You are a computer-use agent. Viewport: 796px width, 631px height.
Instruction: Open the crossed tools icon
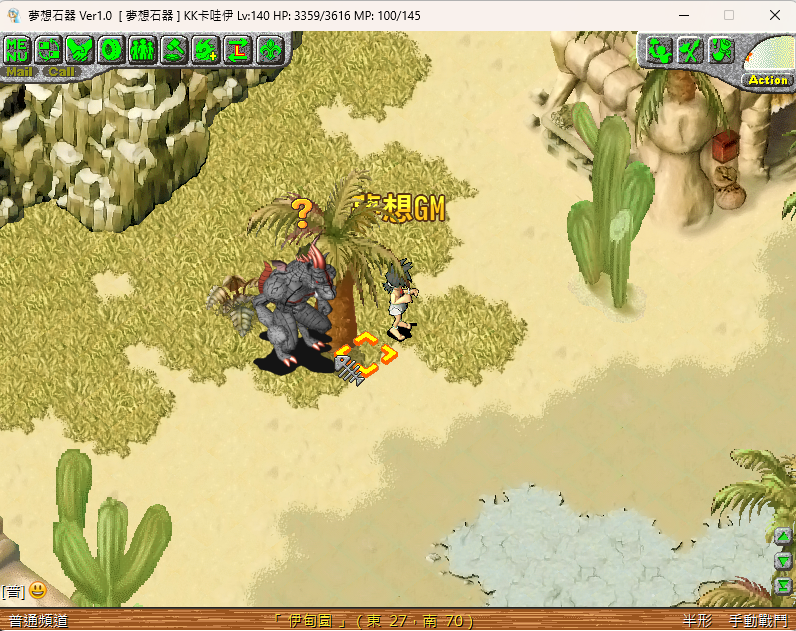[690, 49]
